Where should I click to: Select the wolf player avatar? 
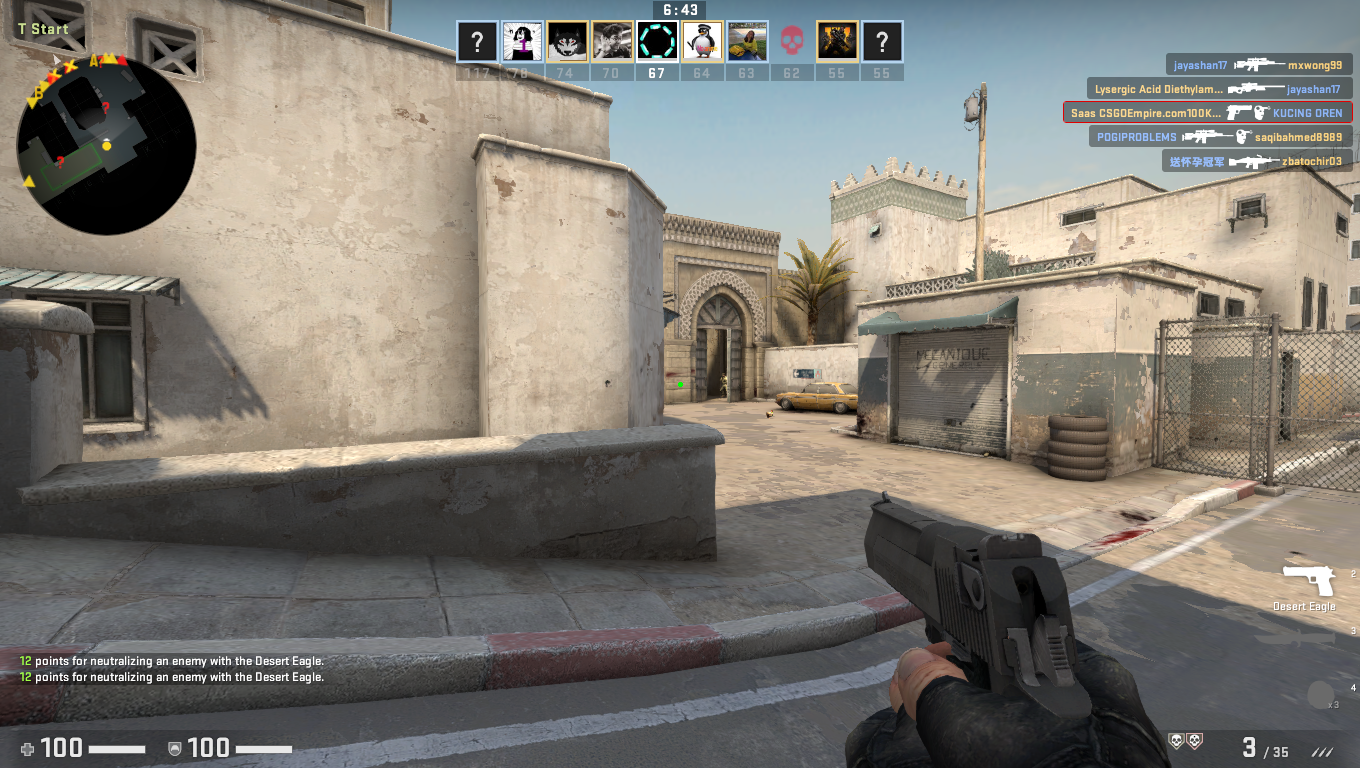(567, 42)
